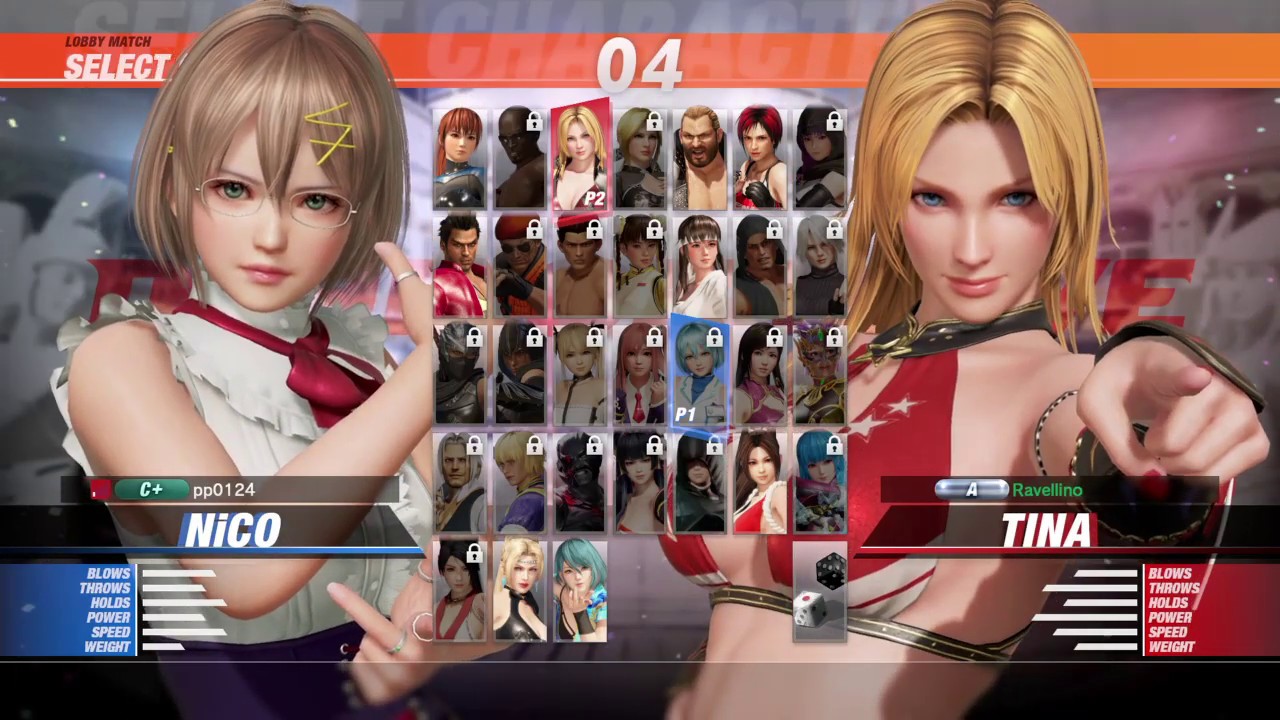1280x720 pixels.
Task: Choose Mai Shiranui's portrait
Action: click(x=760, y=482)
